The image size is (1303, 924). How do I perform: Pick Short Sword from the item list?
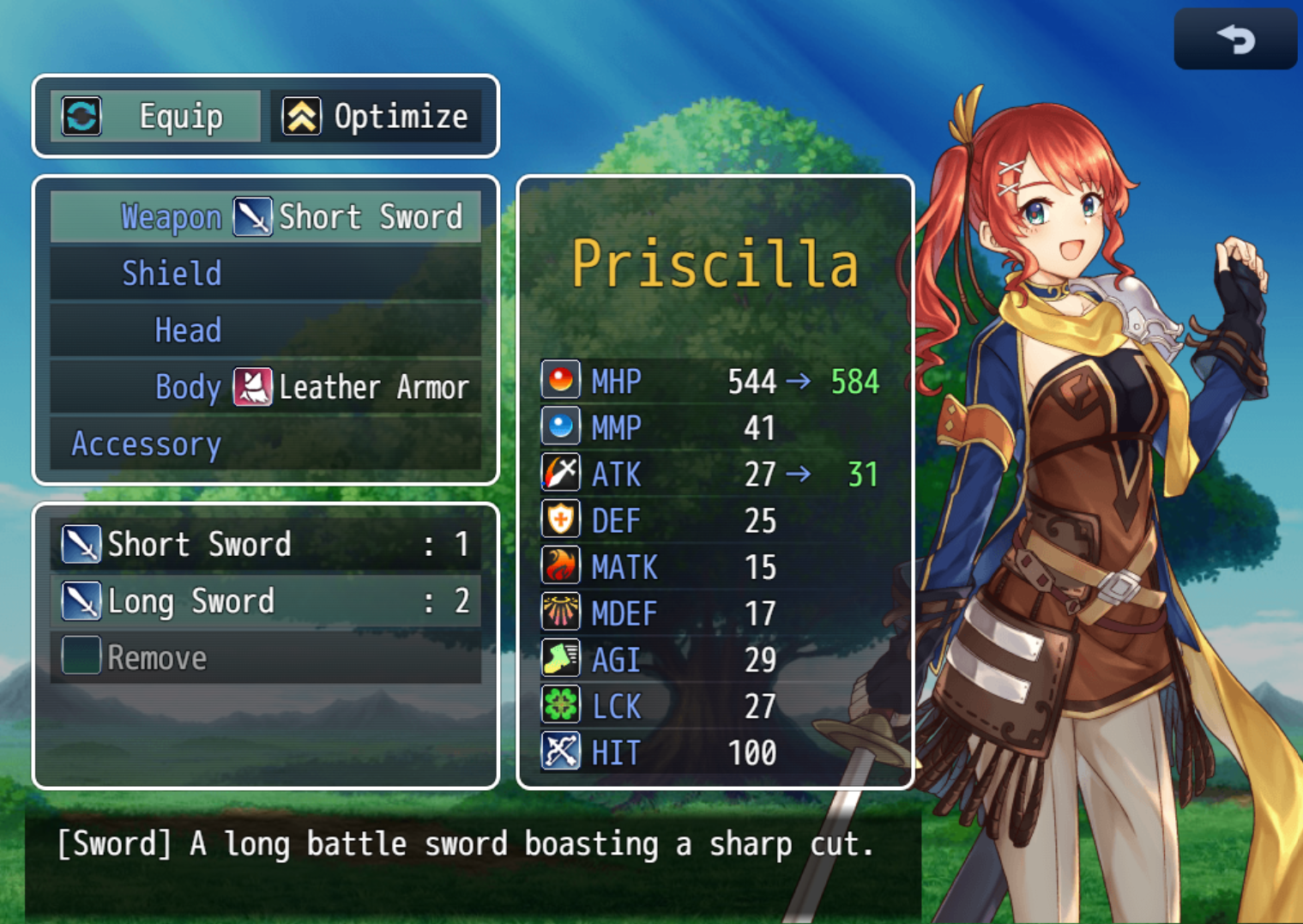(265, 545)
